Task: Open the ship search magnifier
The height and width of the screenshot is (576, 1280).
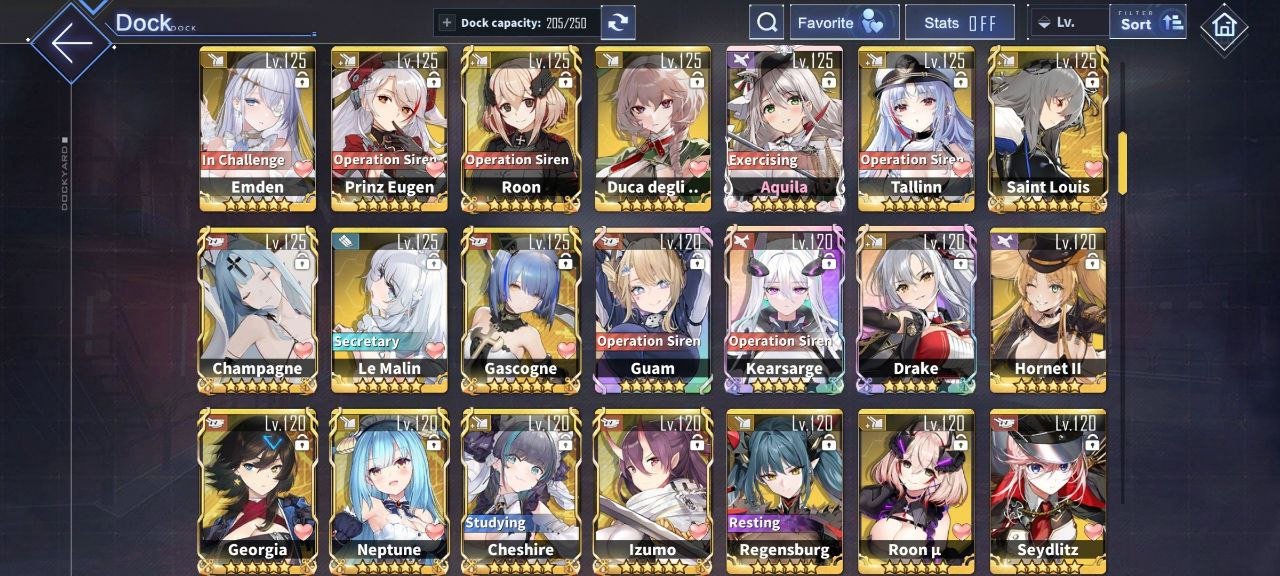Action: tap(766, 22)
